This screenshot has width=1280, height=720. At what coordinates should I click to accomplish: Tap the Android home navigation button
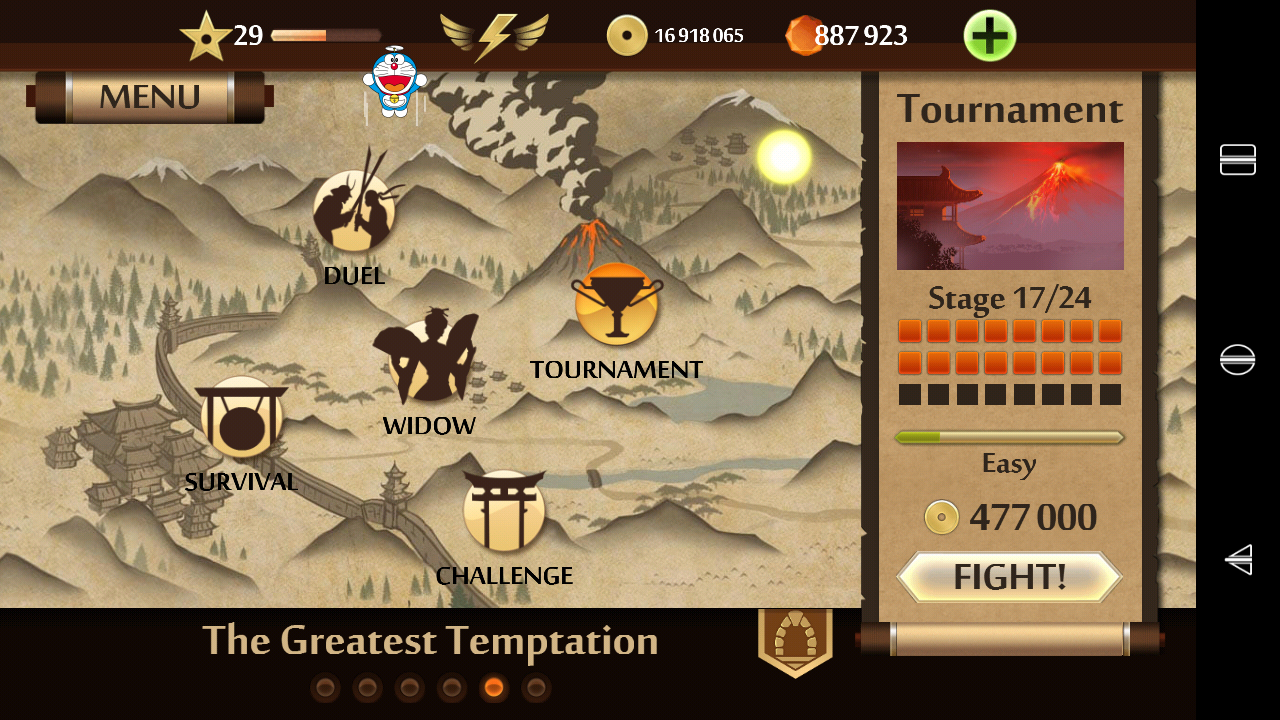[1238, 359]
